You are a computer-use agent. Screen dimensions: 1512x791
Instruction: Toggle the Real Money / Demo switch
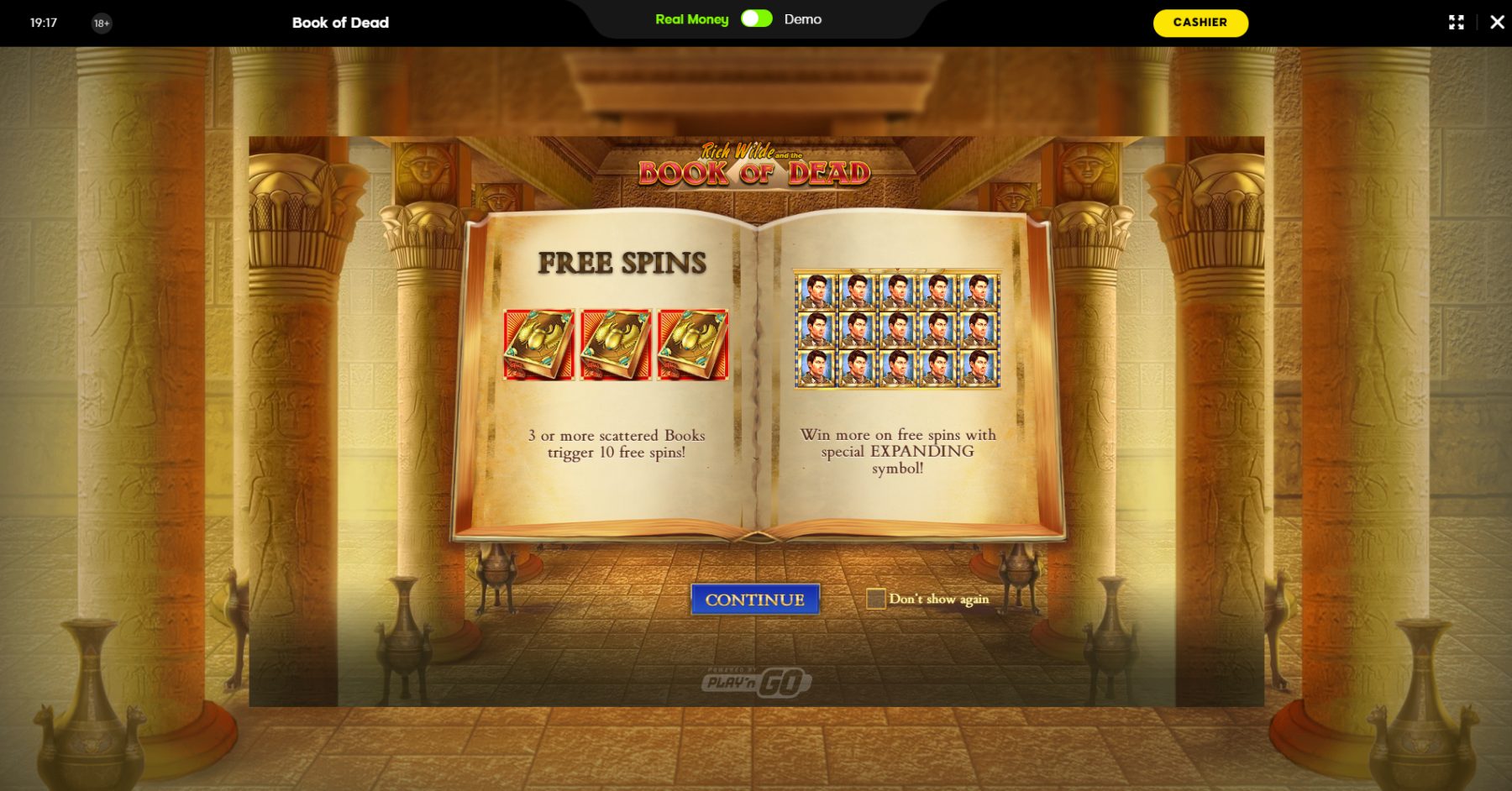click(756, 19)
